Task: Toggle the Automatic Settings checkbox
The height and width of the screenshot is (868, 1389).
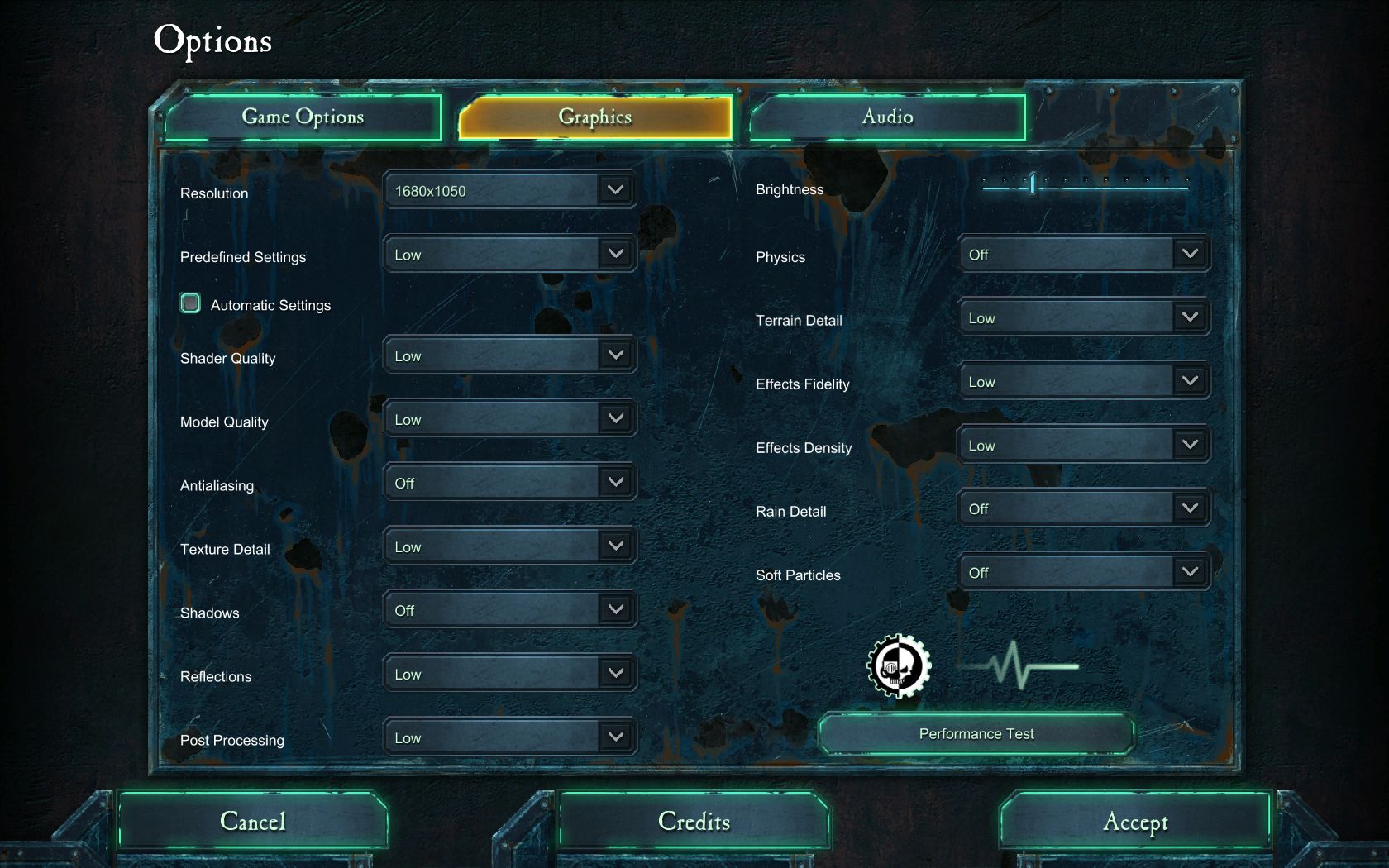Action: click(190, 303)
